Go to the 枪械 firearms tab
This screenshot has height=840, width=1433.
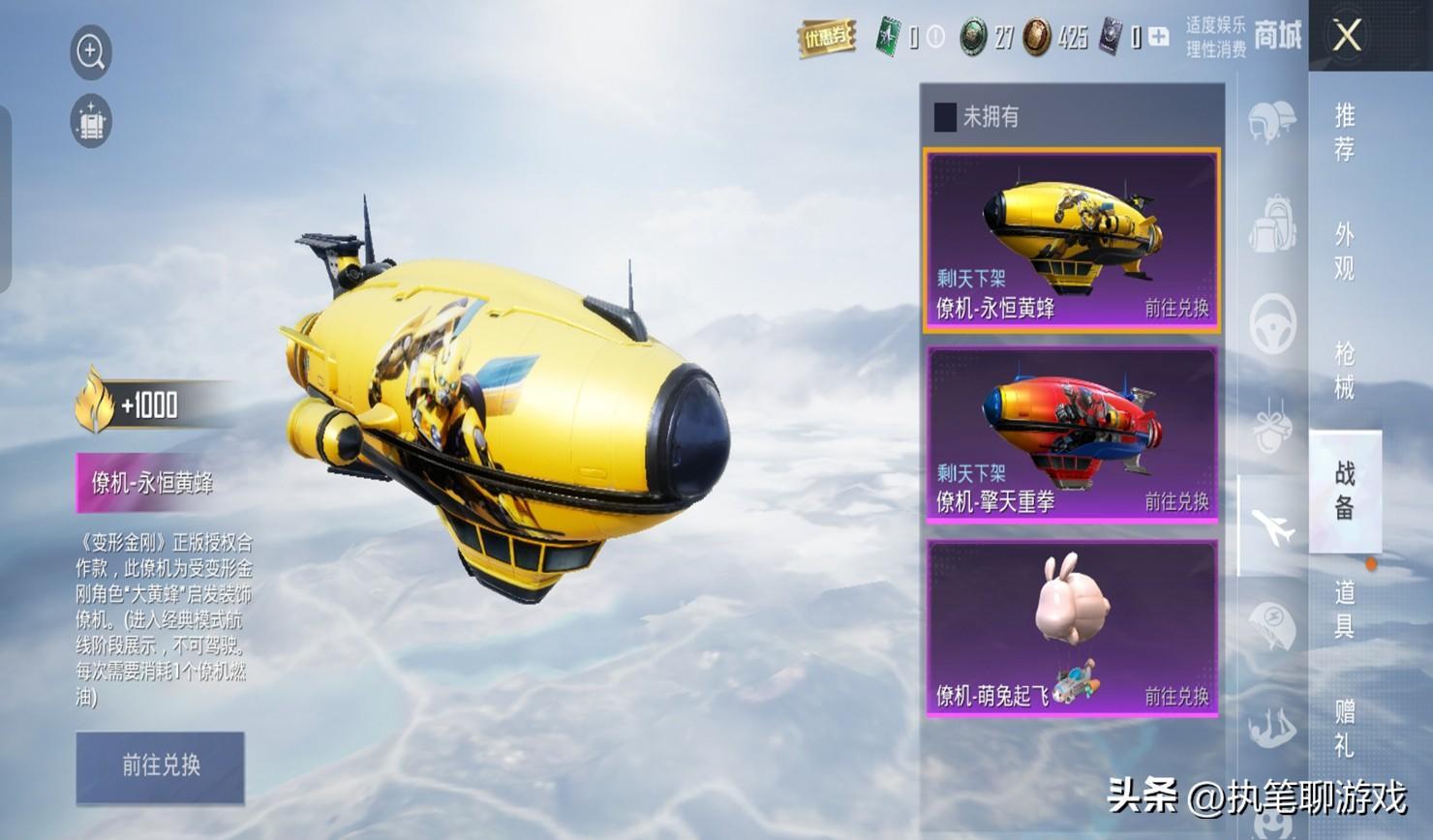[x=1344, y=370]
